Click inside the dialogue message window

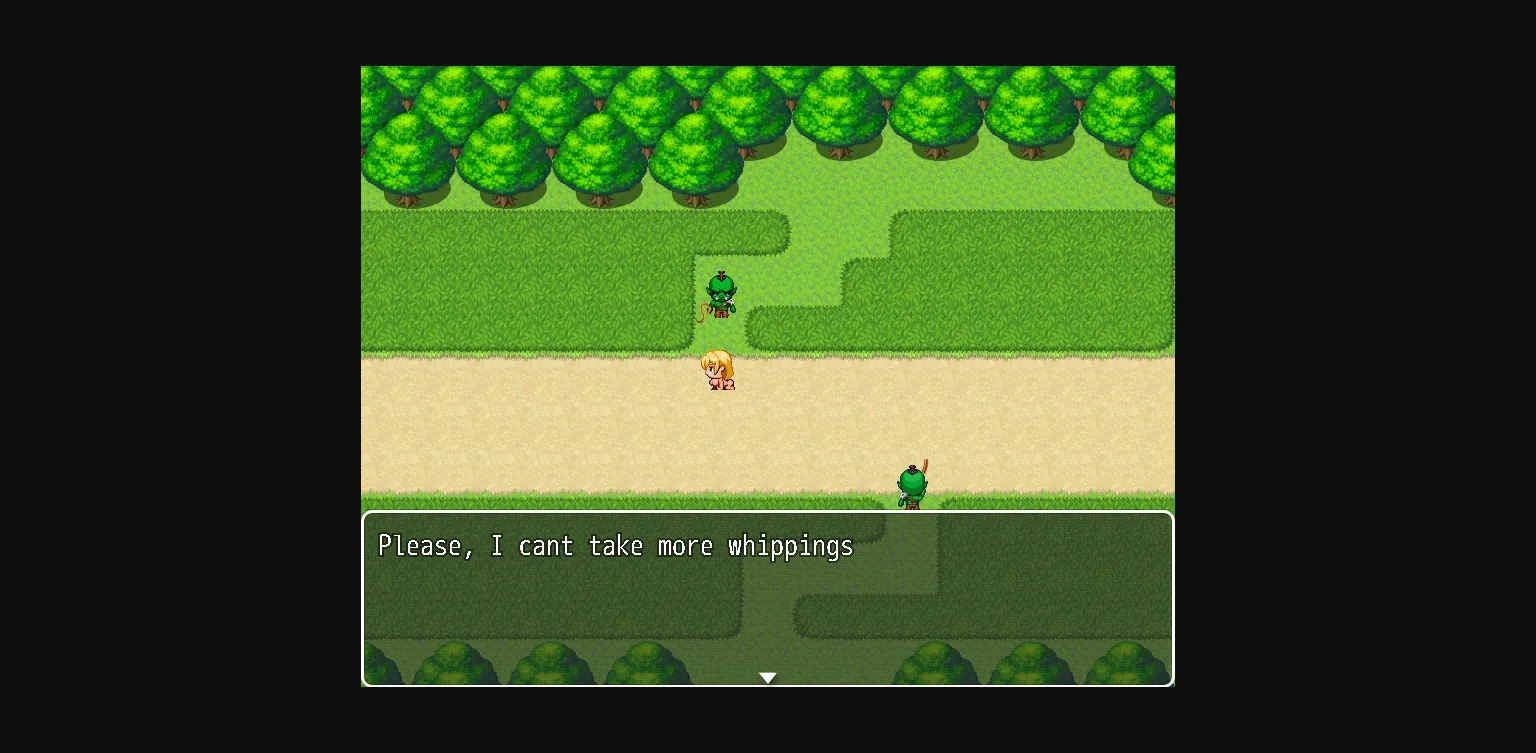[x=767, y=600]
